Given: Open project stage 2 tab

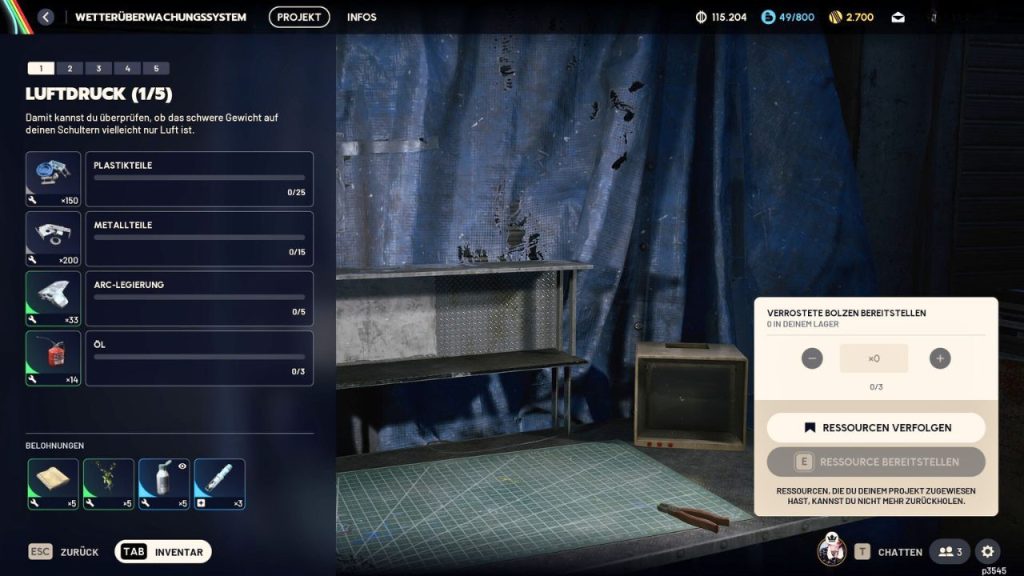Looking at the screenshot, I should [69, 68].
